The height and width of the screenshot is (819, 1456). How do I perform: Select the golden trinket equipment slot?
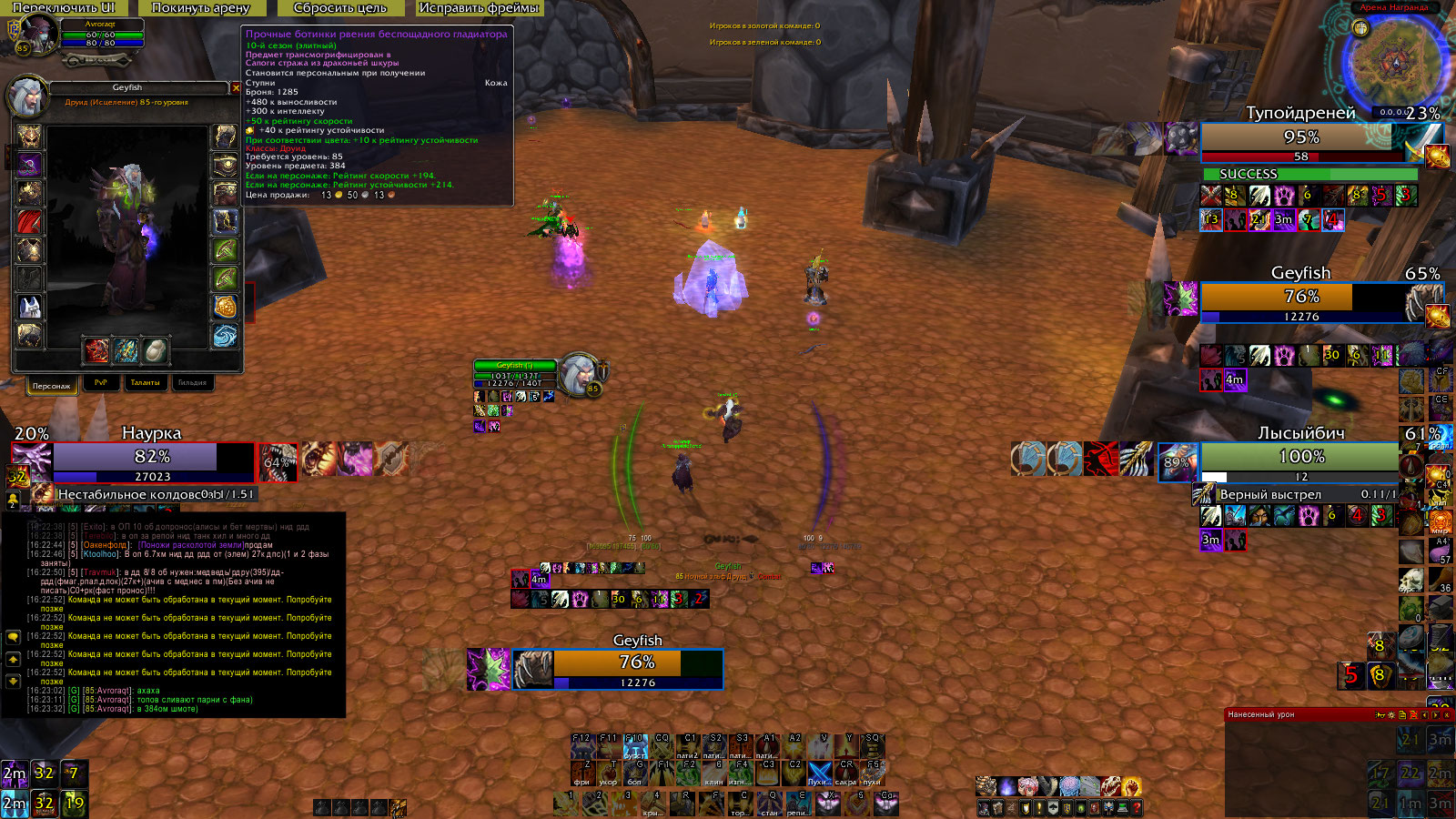(225, 307)
